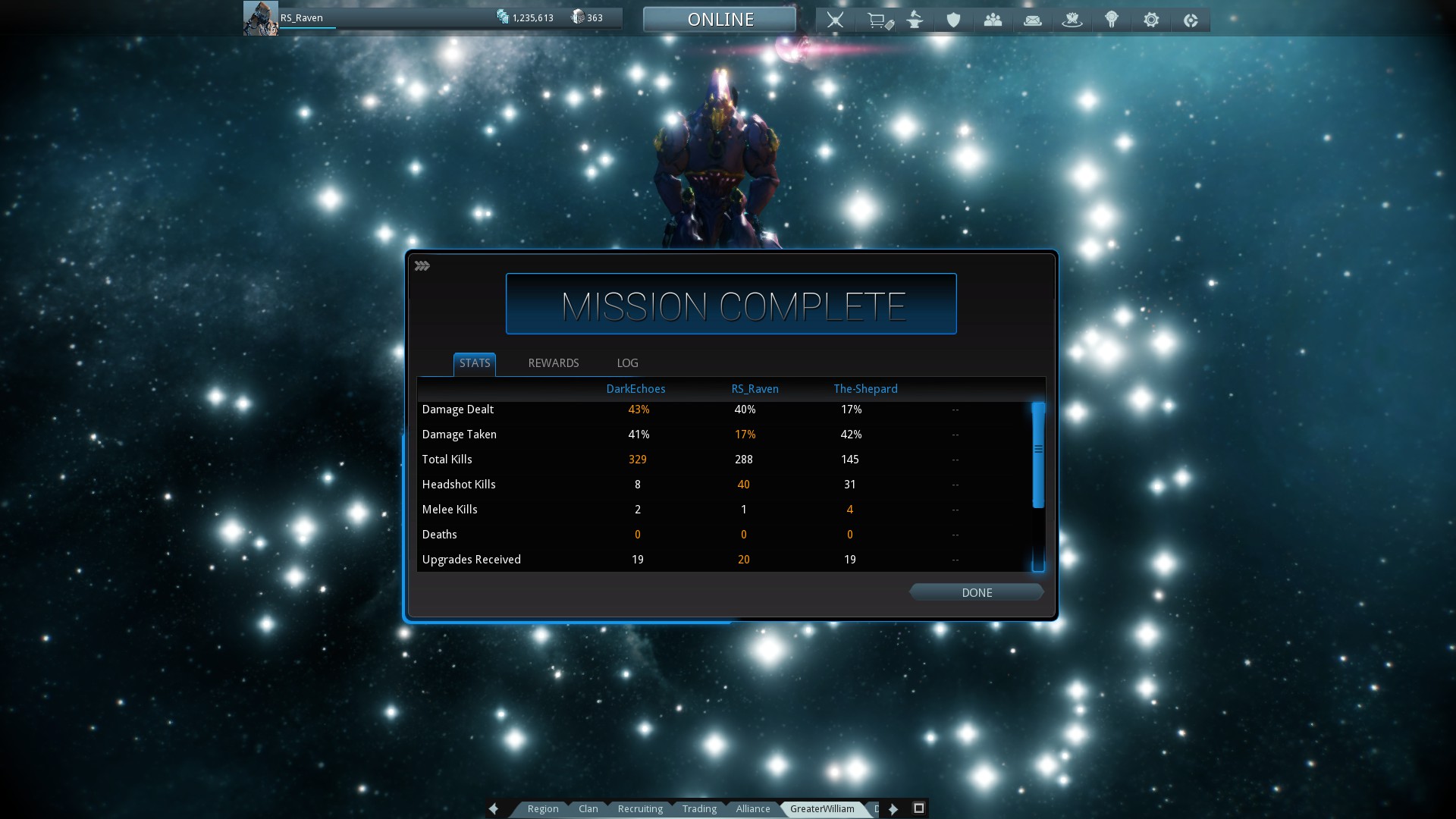
Task: Switch to the REWARDS tab
Action: click(553, 363)
